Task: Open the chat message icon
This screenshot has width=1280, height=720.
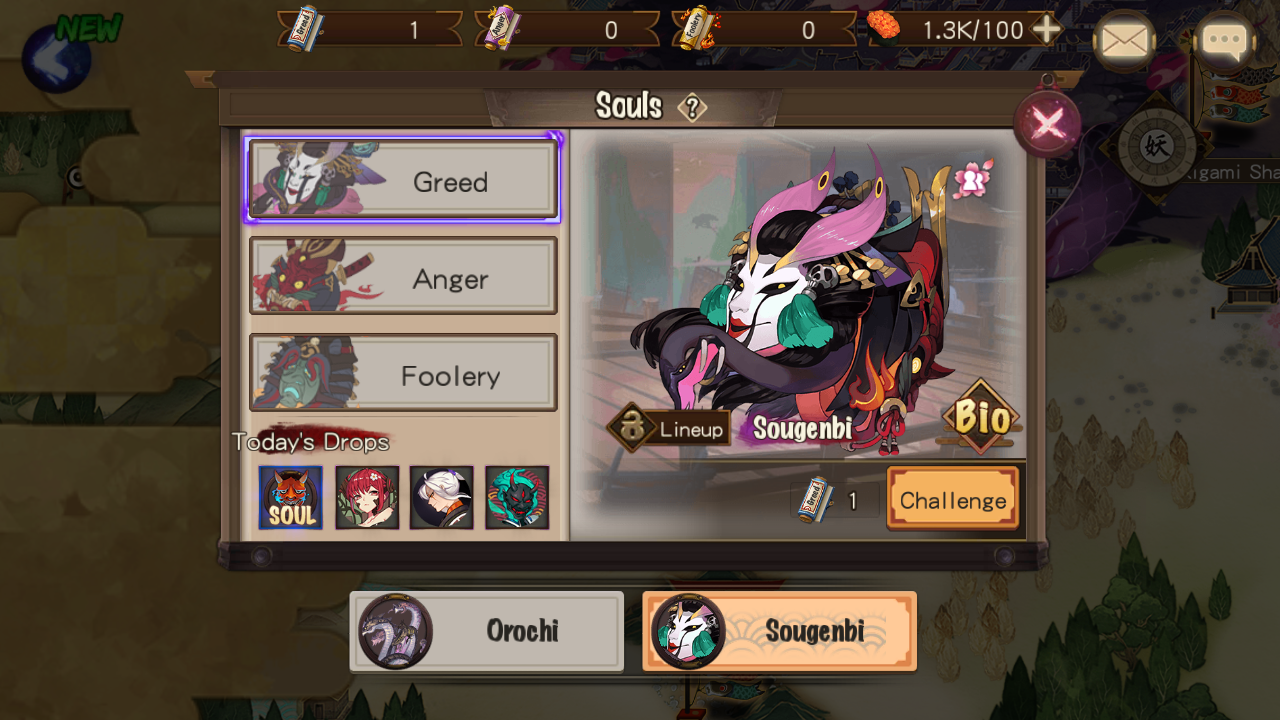Action: point(1225,42)
